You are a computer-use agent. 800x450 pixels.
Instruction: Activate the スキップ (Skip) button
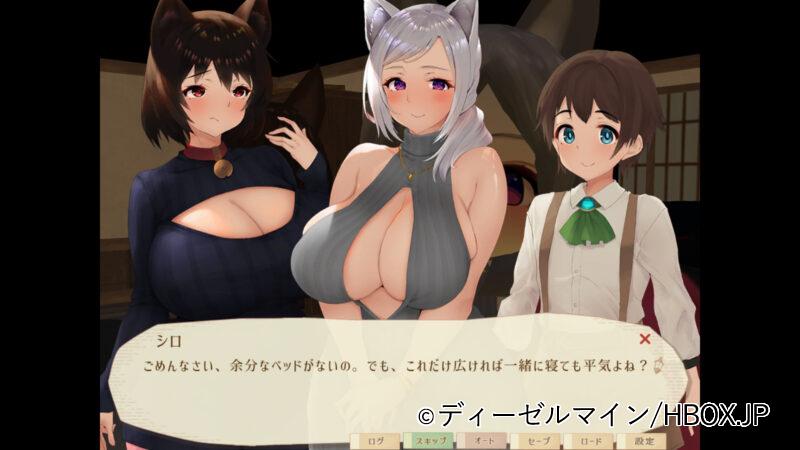[x=428, y=439]
